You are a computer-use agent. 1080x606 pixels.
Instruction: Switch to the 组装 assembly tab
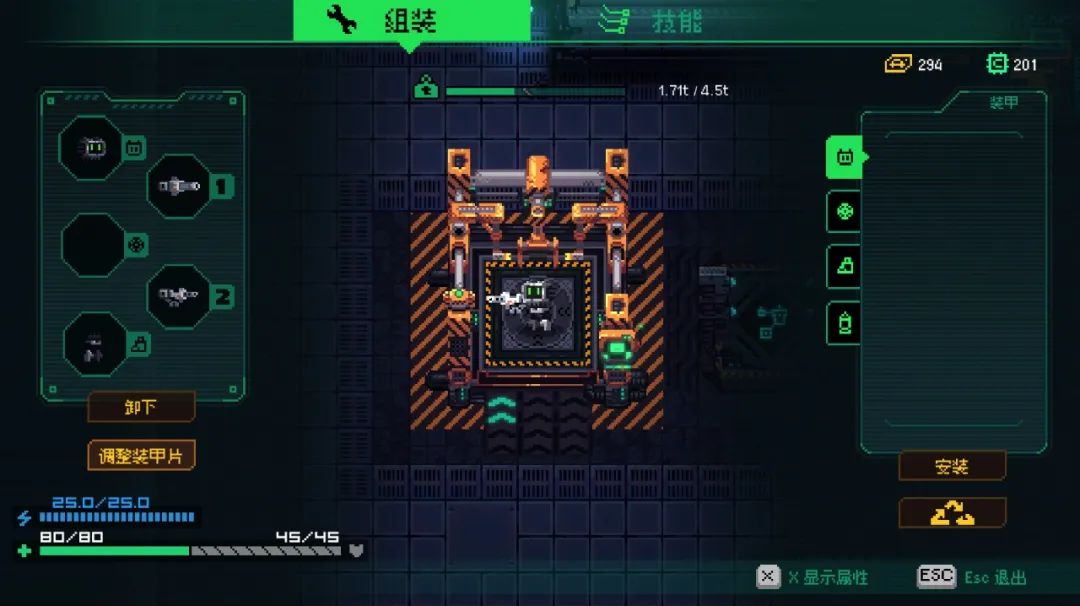411,20
